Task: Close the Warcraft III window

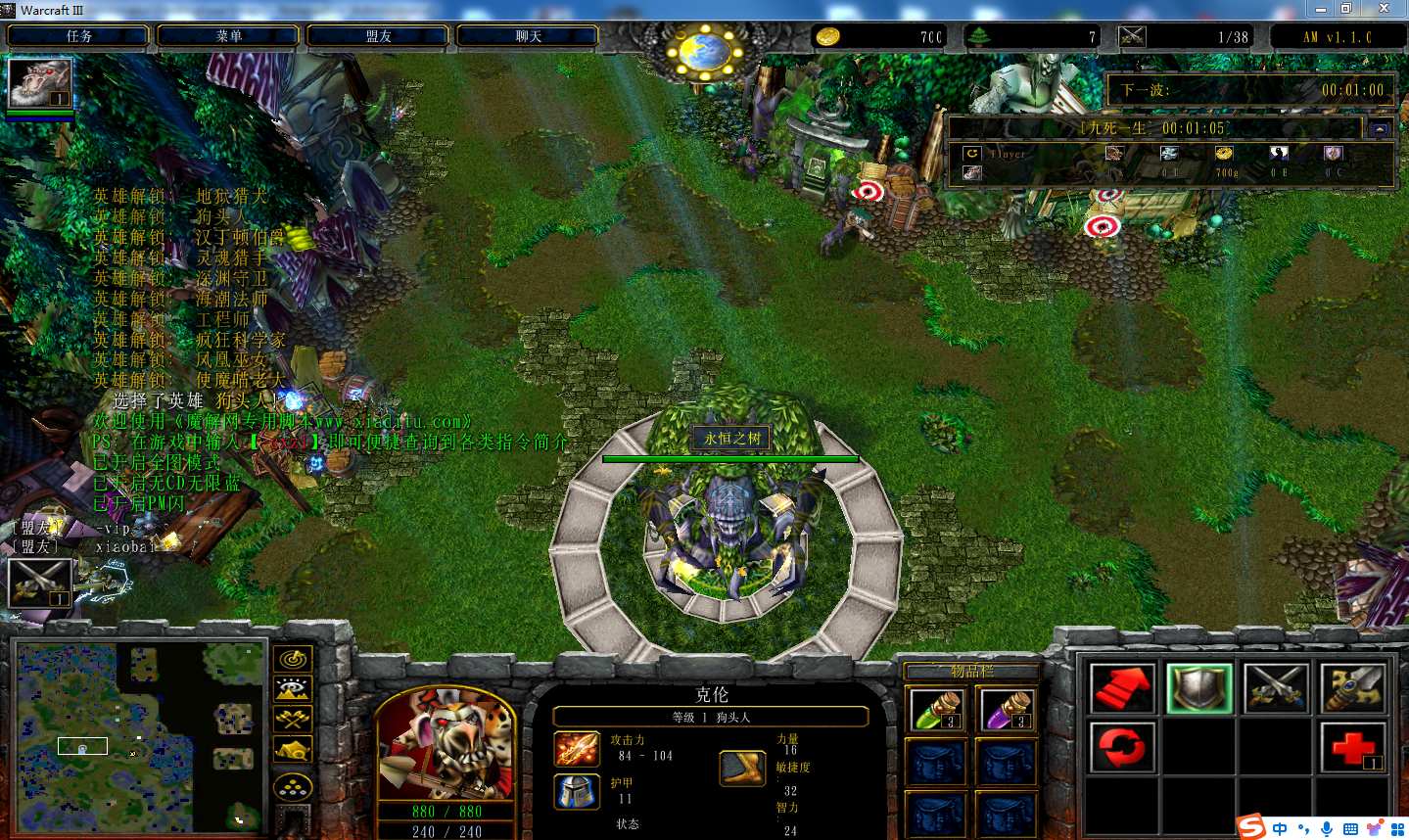Action: pyautogui.click(x=1384, y=9)
